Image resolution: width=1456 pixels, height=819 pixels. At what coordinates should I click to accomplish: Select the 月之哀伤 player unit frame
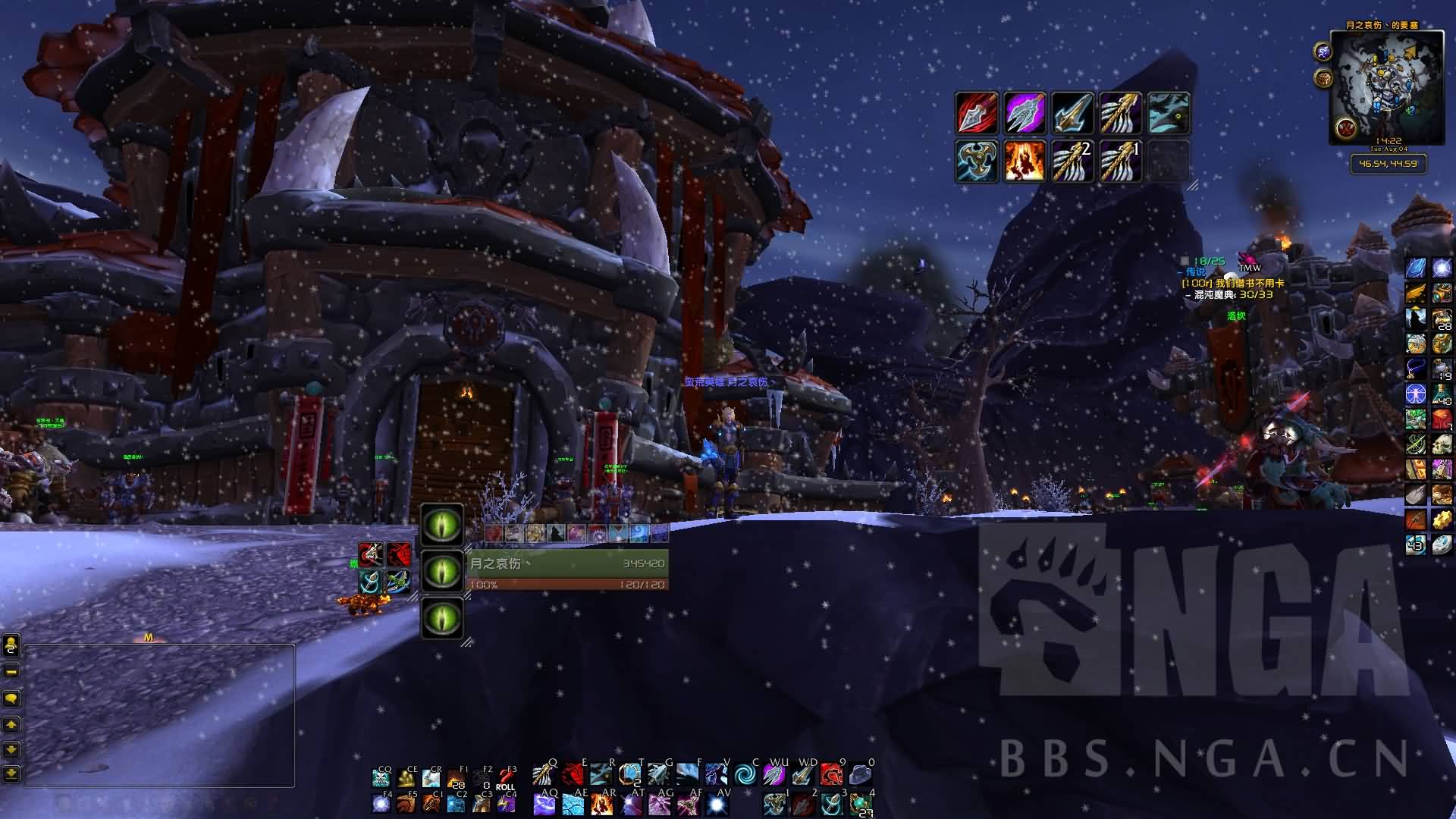click(567, 570)
